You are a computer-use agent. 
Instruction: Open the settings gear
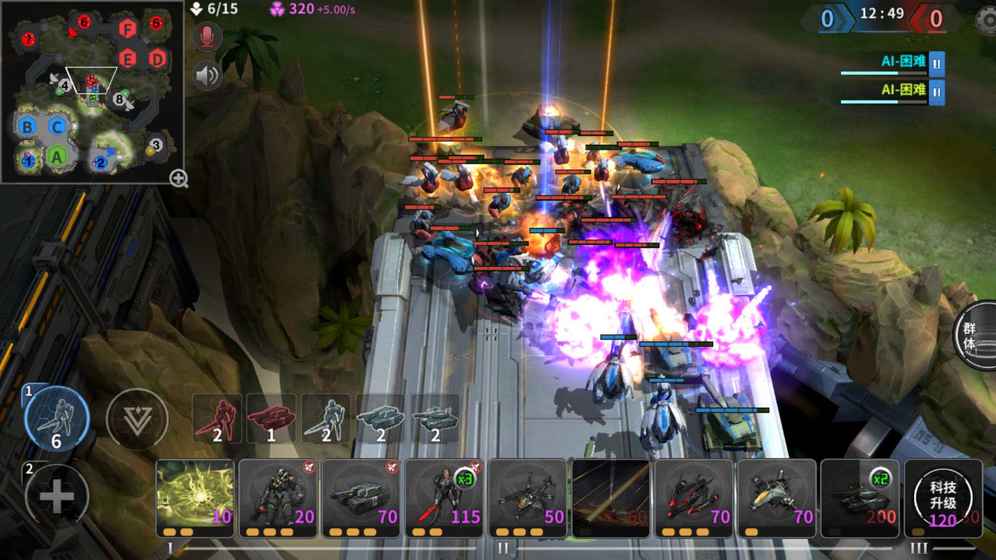pyautogui.click(x=986, y=20)
